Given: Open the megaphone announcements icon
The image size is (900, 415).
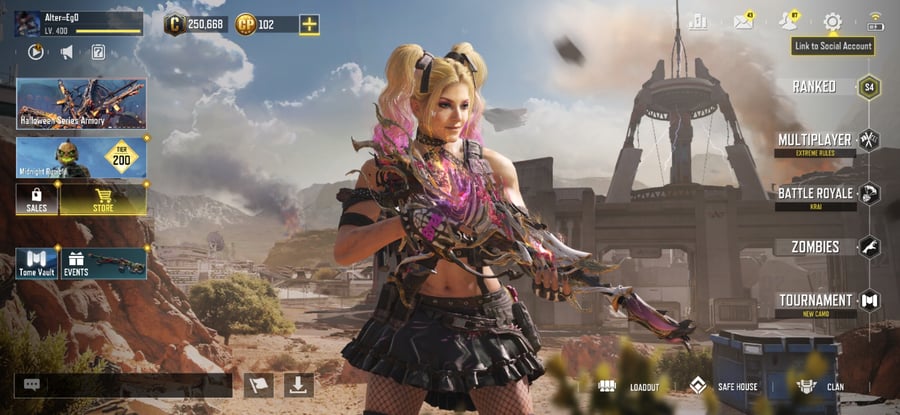Looking at the screenshot, I should (67, 52).
